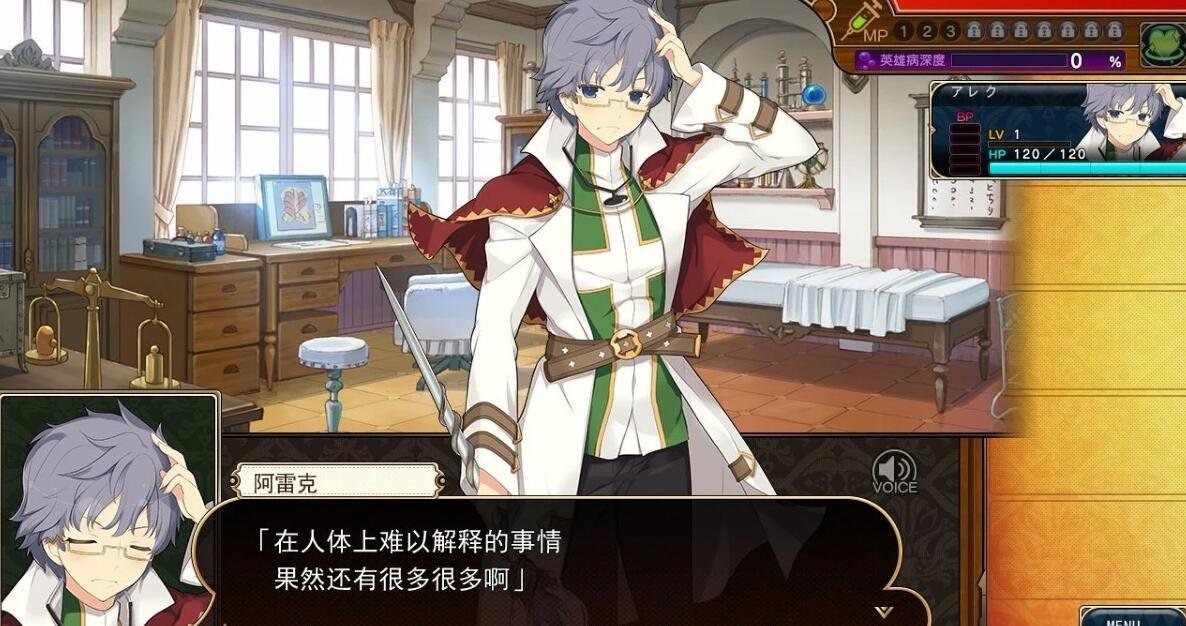Select the green heart icon
This screenshot has height=626, width=1186.
point(1161,42)
